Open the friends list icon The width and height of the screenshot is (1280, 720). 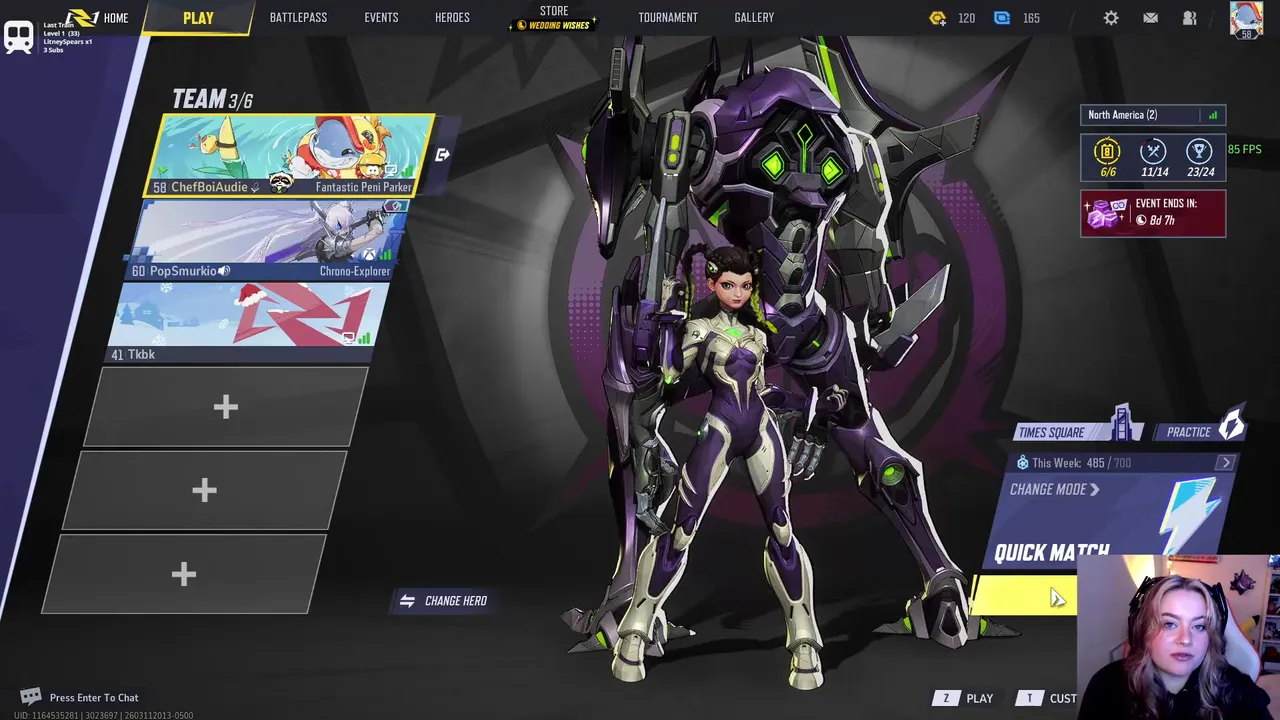click(1189, 18)
